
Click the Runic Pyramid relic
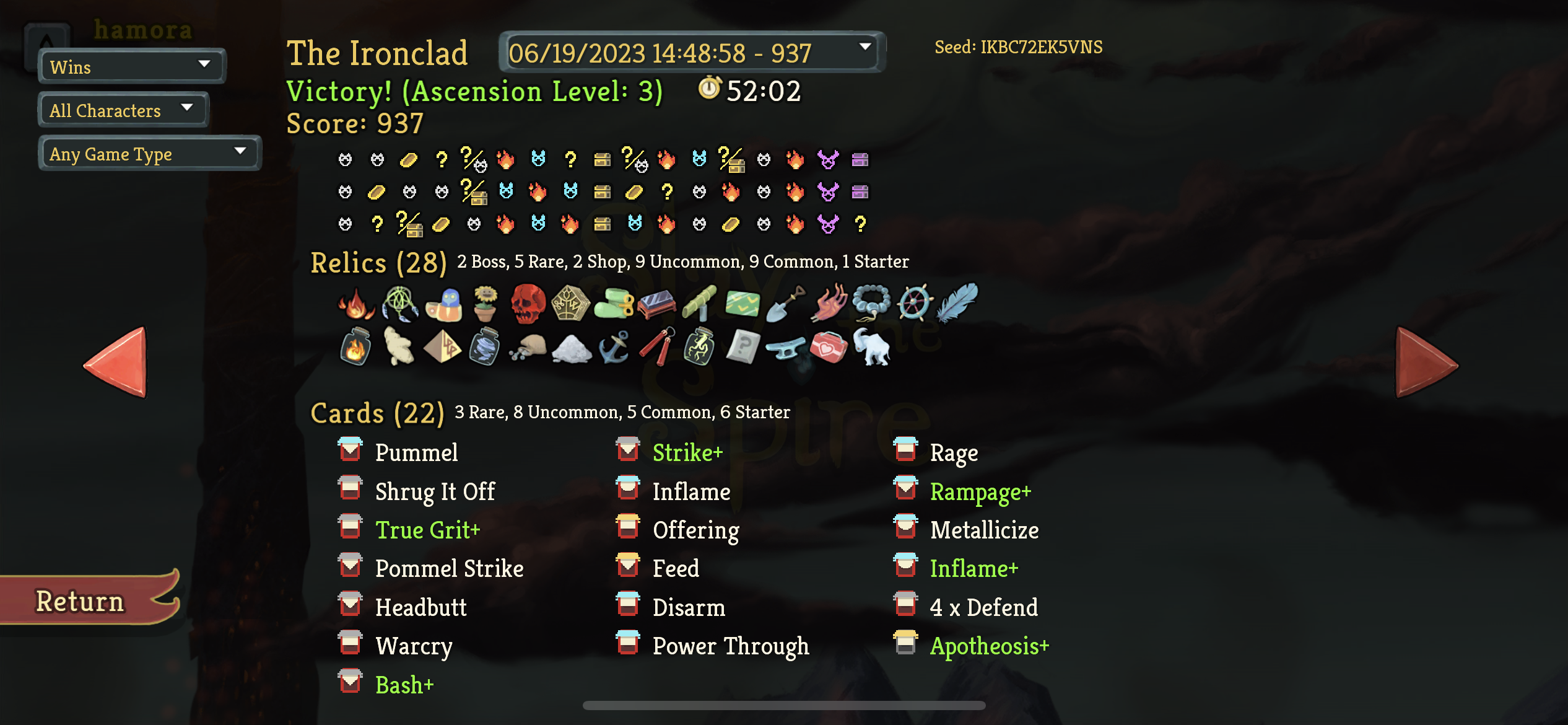445,348
